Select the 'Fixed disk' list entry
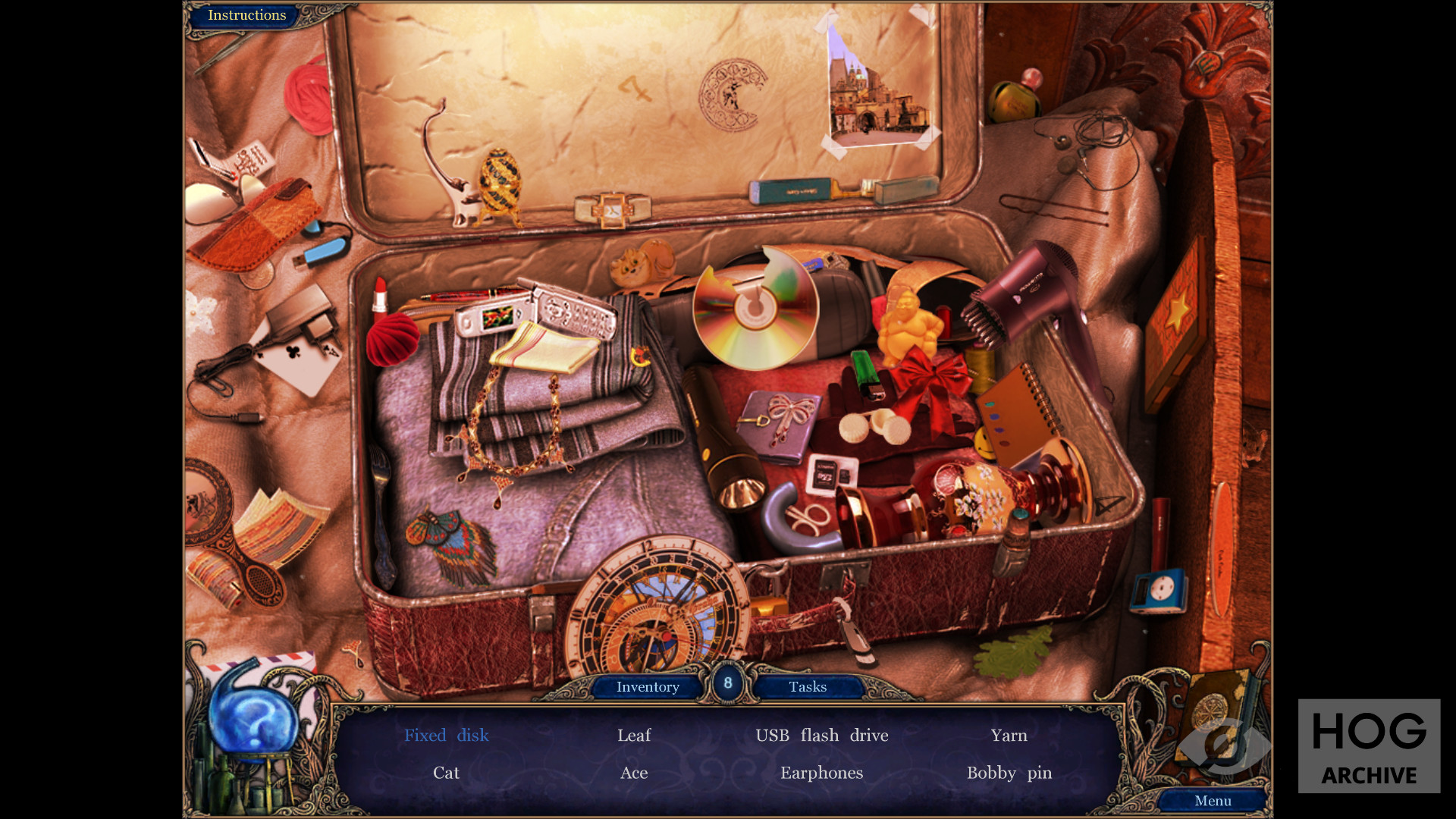This screenshot has height=819, width=1456. coord(446,736)
